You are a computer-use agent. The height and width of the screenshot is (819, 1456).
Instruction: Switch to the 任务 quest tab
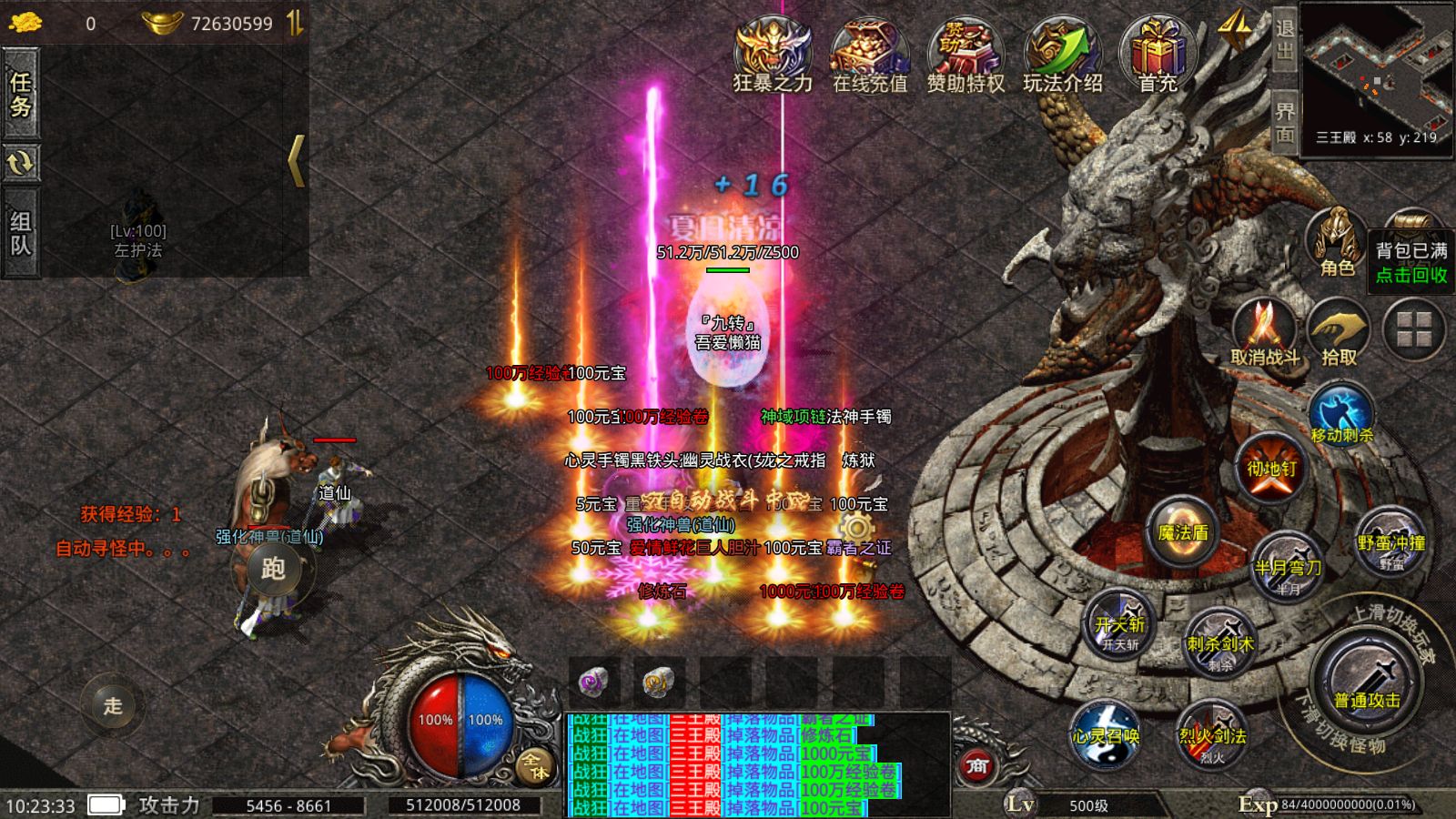tap(20, 94)
